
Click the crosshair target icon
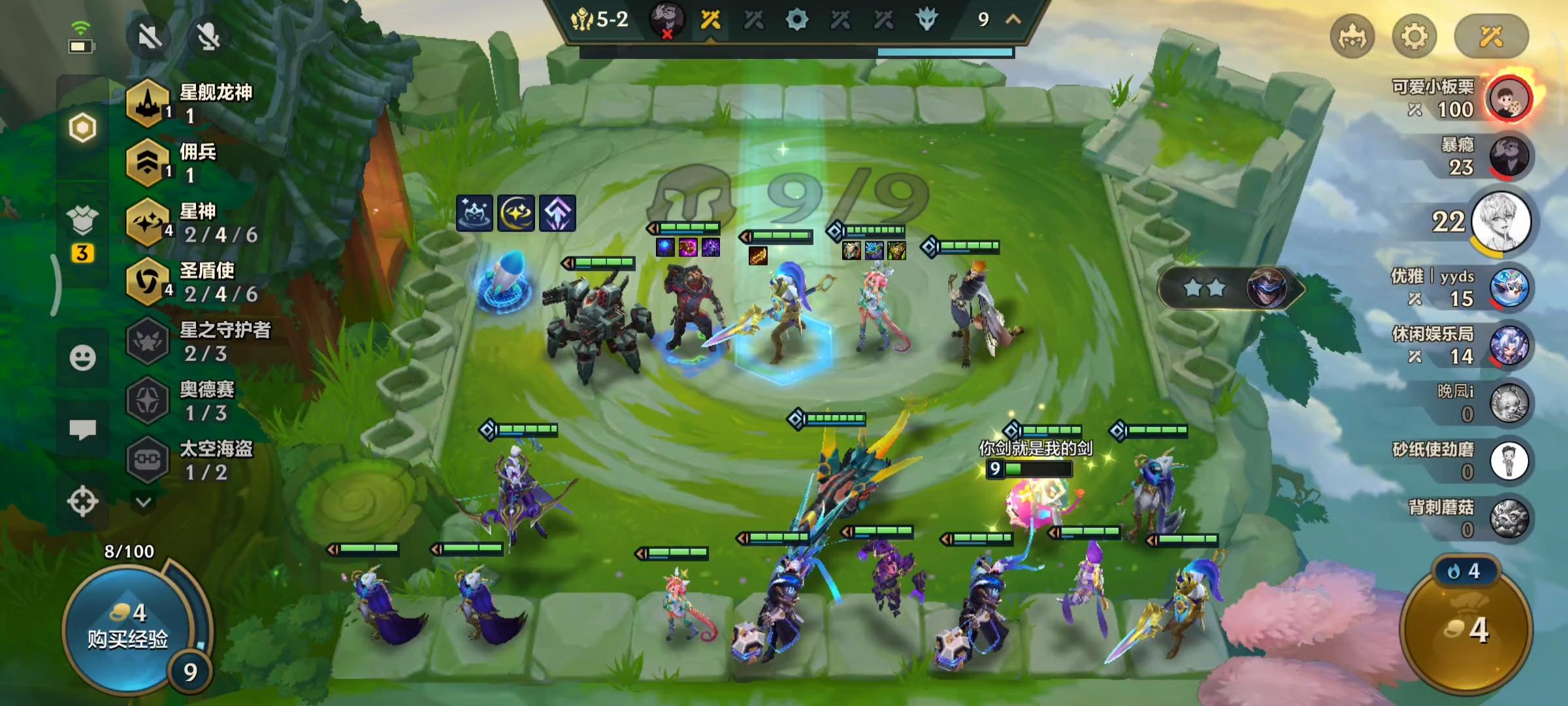82,502
